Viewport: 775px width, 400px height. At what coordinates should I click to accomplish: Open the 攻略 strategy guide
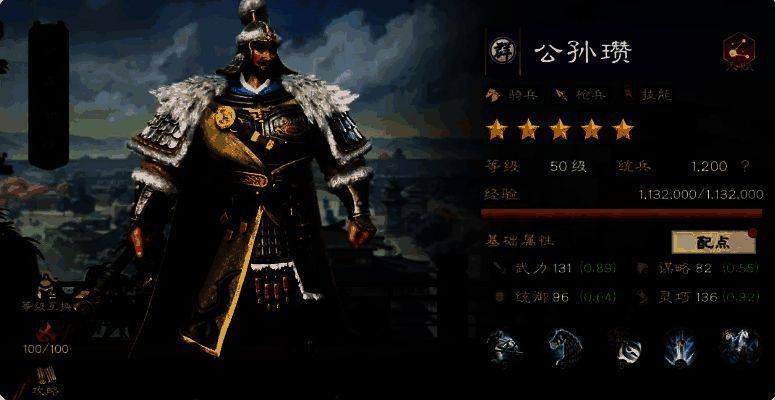[46, 379]
